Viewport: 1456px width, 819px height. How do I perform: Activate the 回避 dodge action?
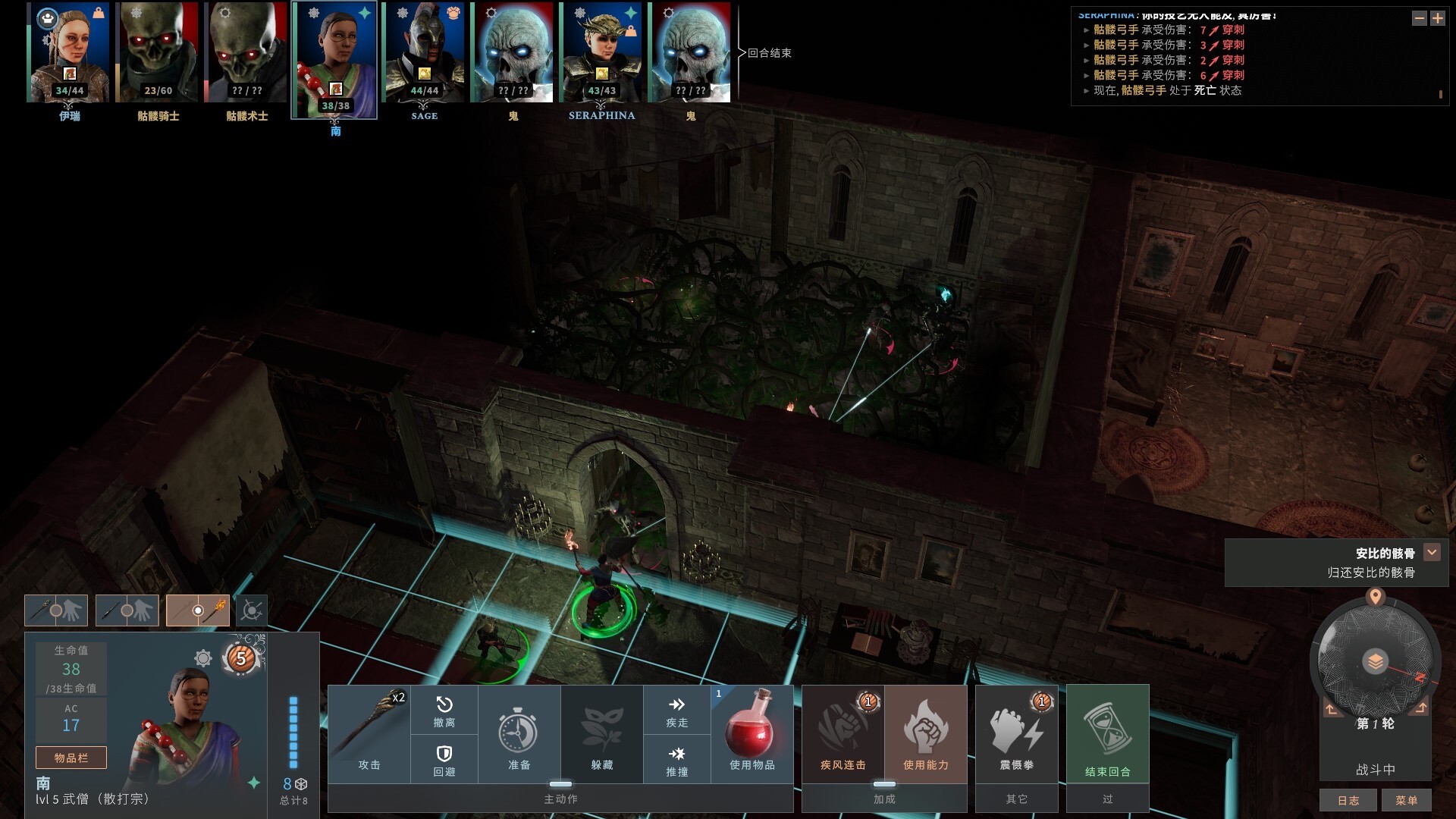(444, 759)
